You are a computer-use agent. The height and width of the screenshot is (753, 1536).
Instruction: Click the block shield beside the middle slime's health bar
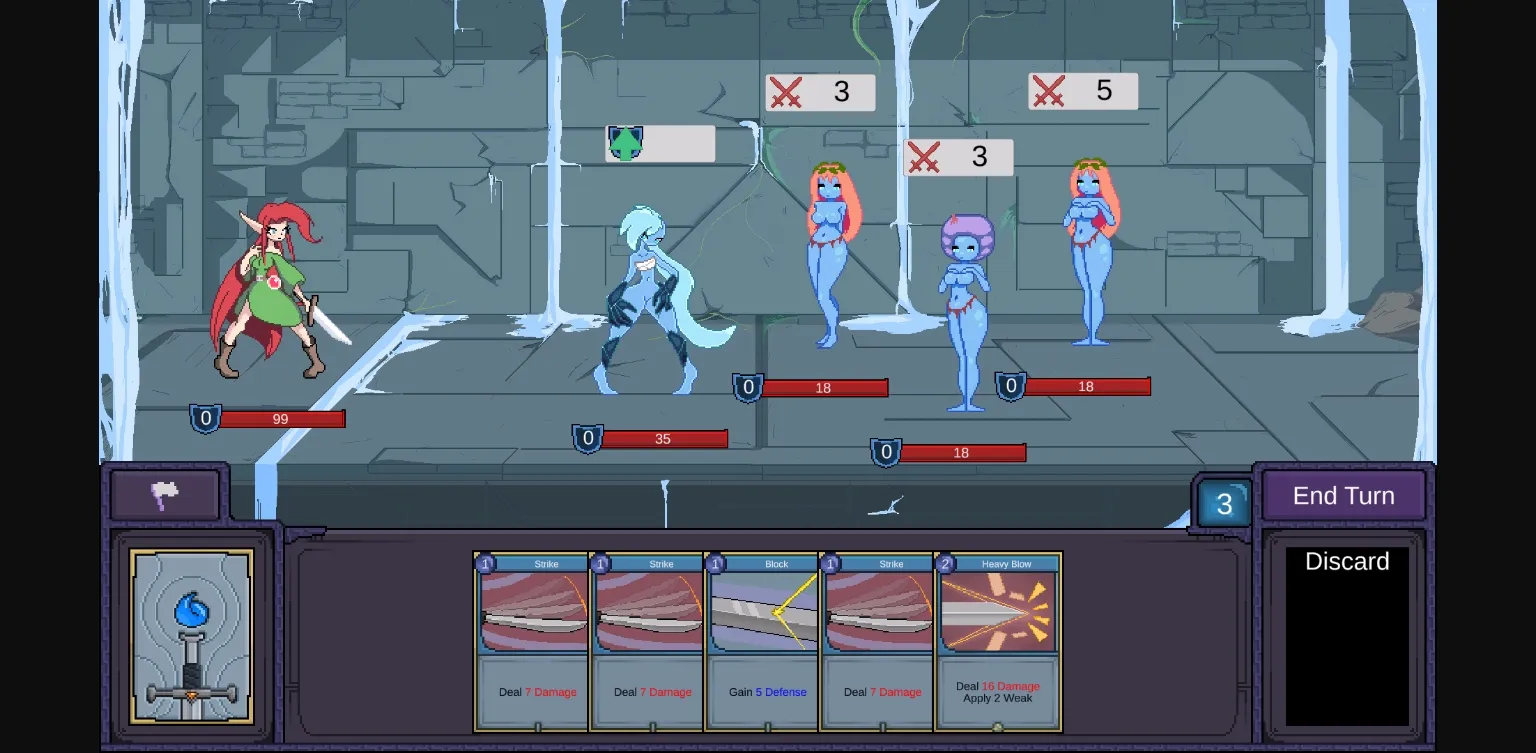tap(885, 452)
